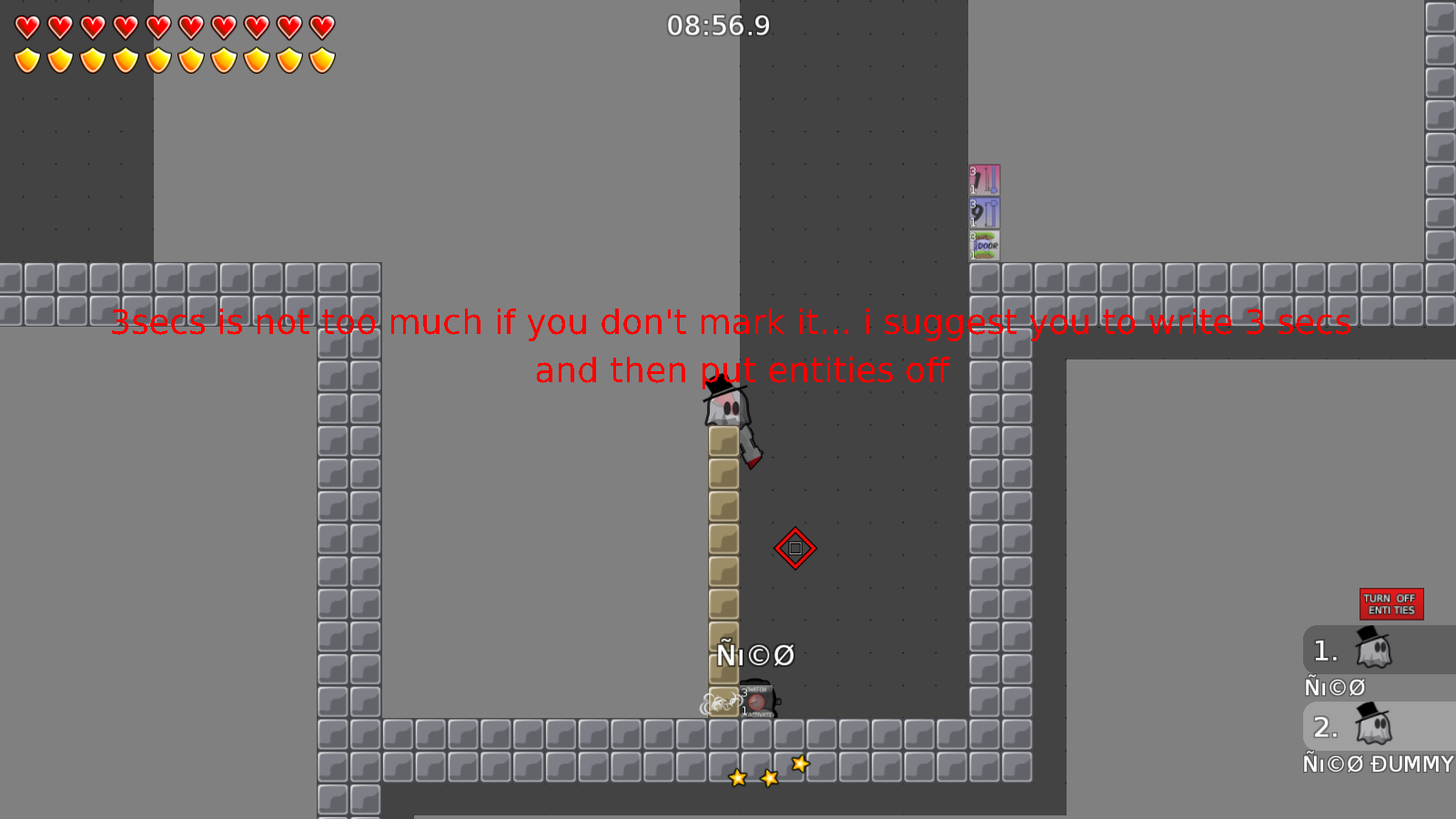Click the red diamond plasma turret marker
Screen dimensions: 1456x819
click(x=796, y=549)
